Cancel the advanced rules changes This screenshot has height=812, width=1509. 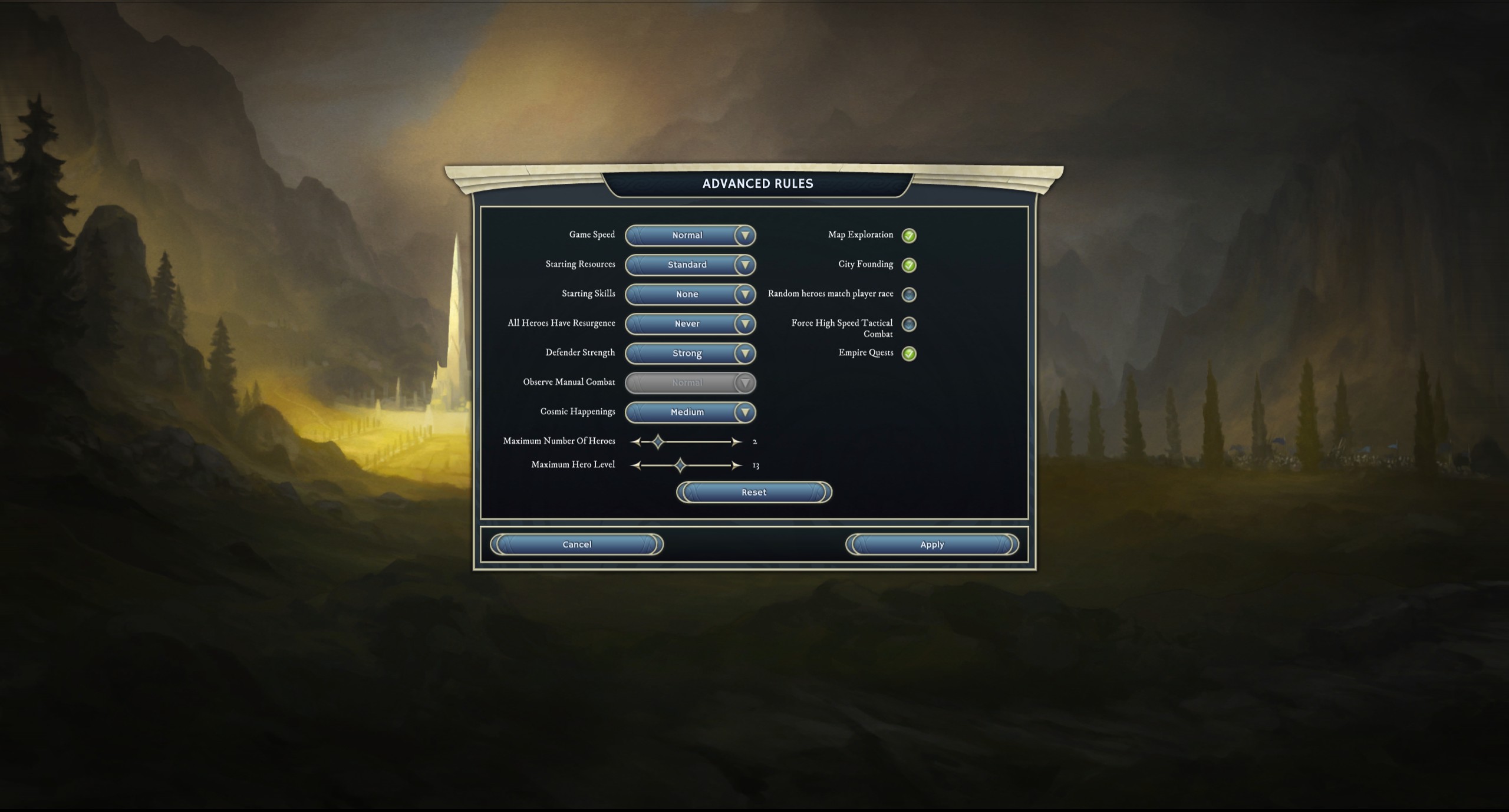576,544
